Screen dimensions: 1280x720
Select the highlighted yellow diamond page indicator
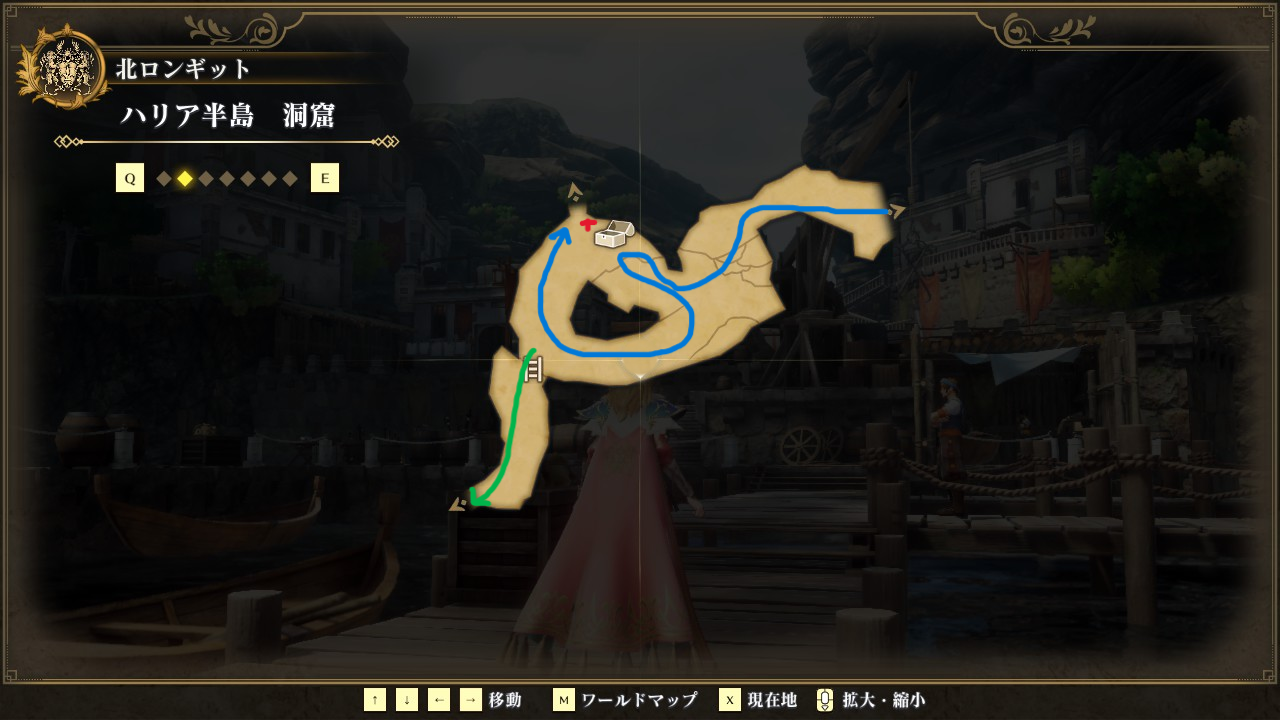185,179
